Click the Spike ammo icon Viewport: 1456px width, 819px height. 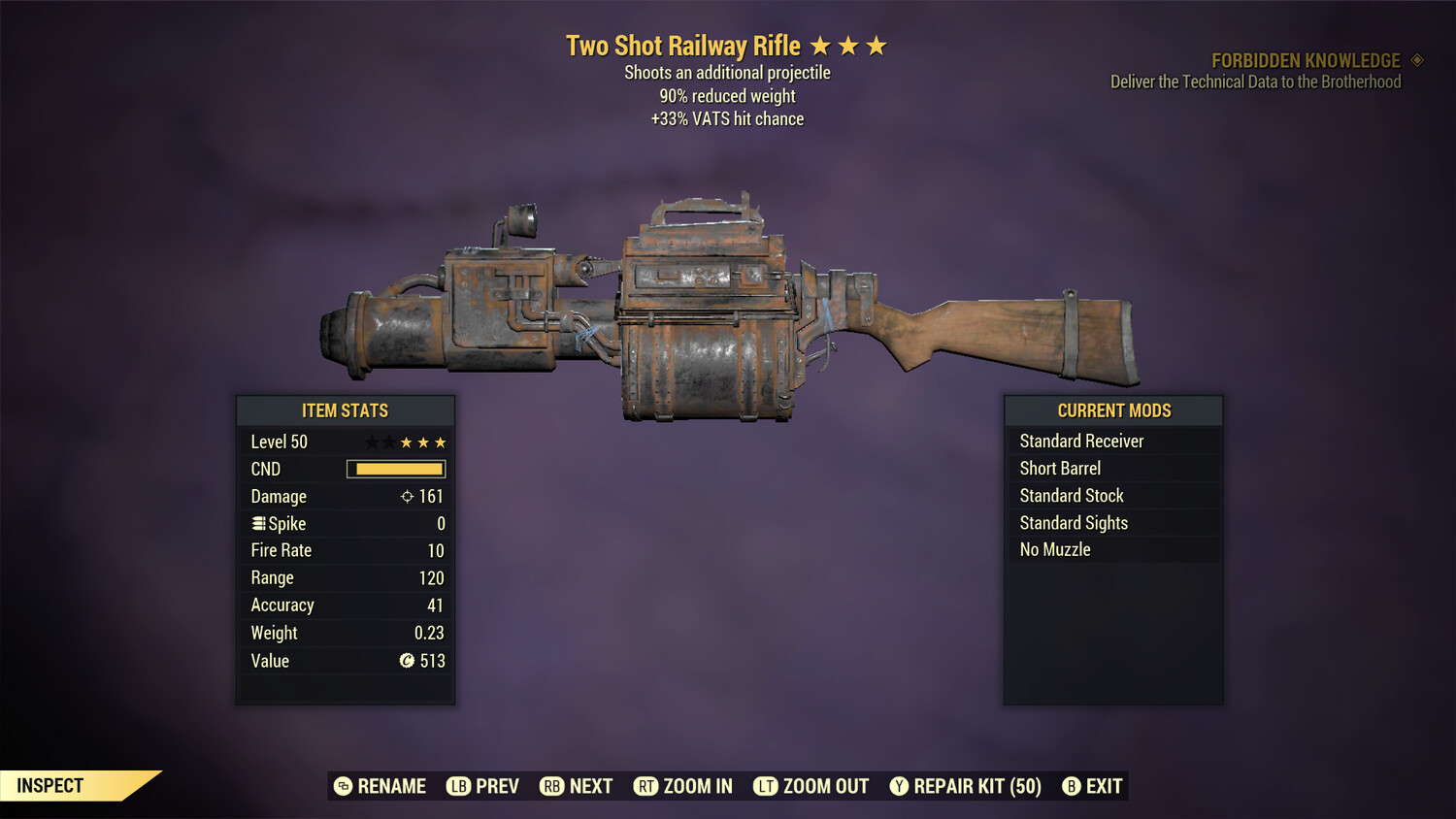coord(258,523)
